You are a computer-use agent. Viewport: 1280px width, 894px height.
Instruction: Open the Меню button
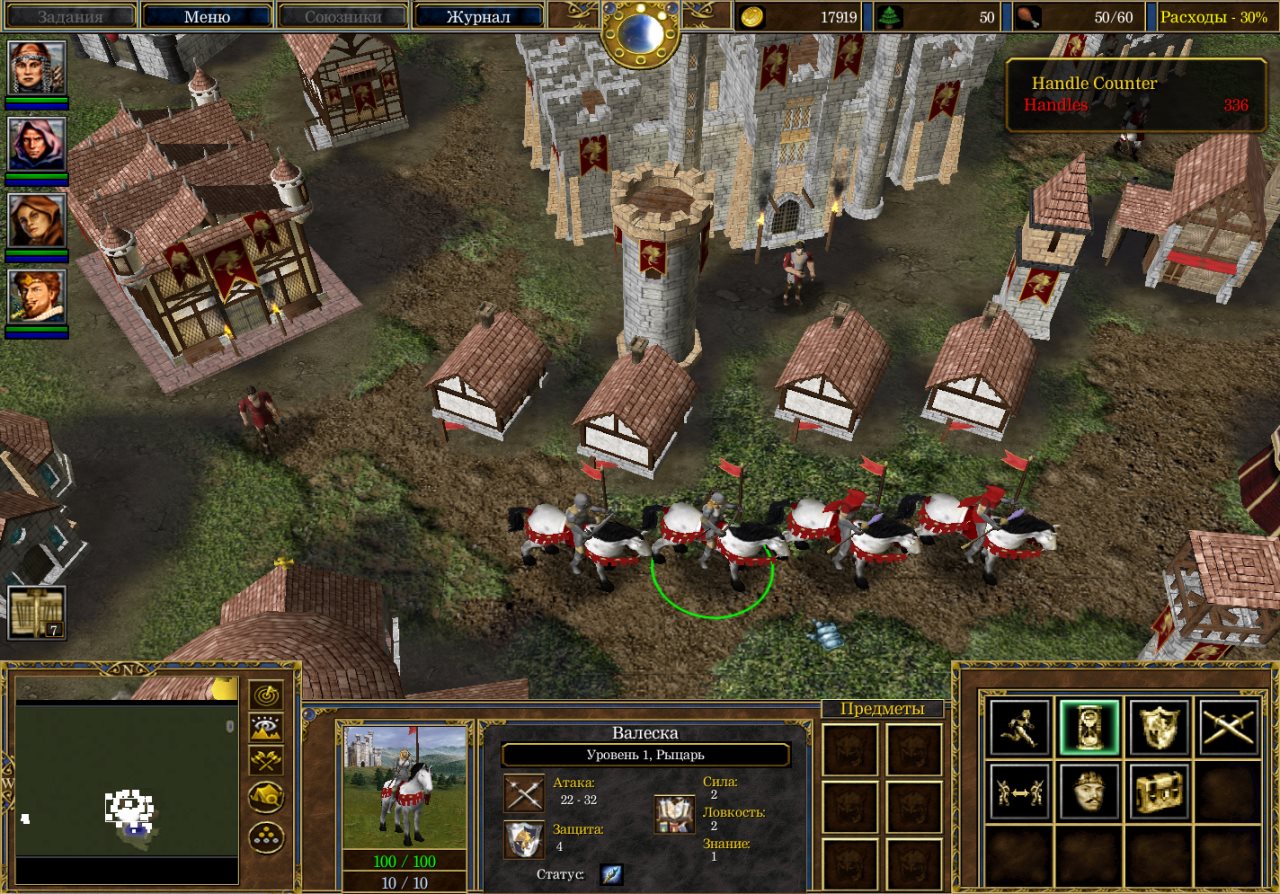(x=207, y=16)
